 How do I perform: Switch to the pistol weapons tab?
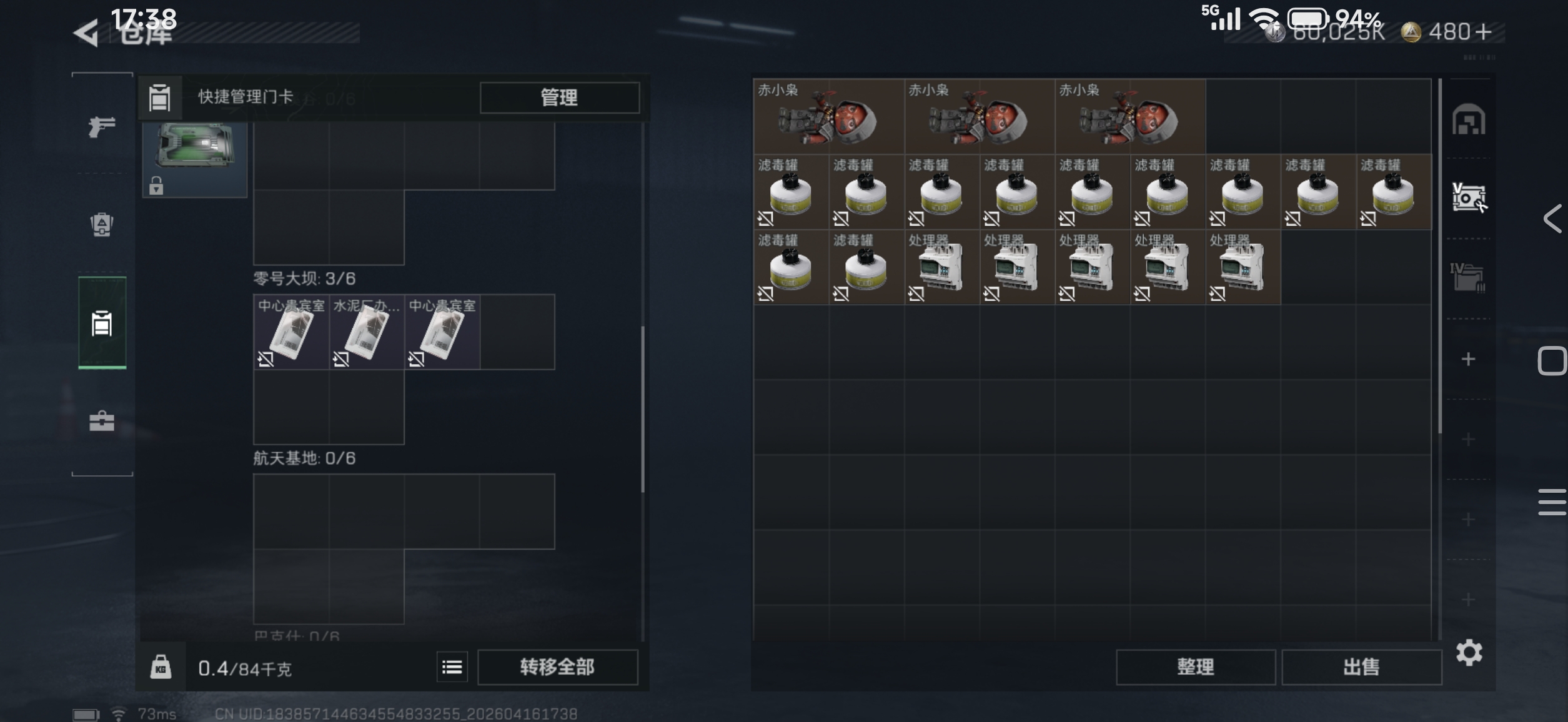pyautogui.click(x=102, y=127)
